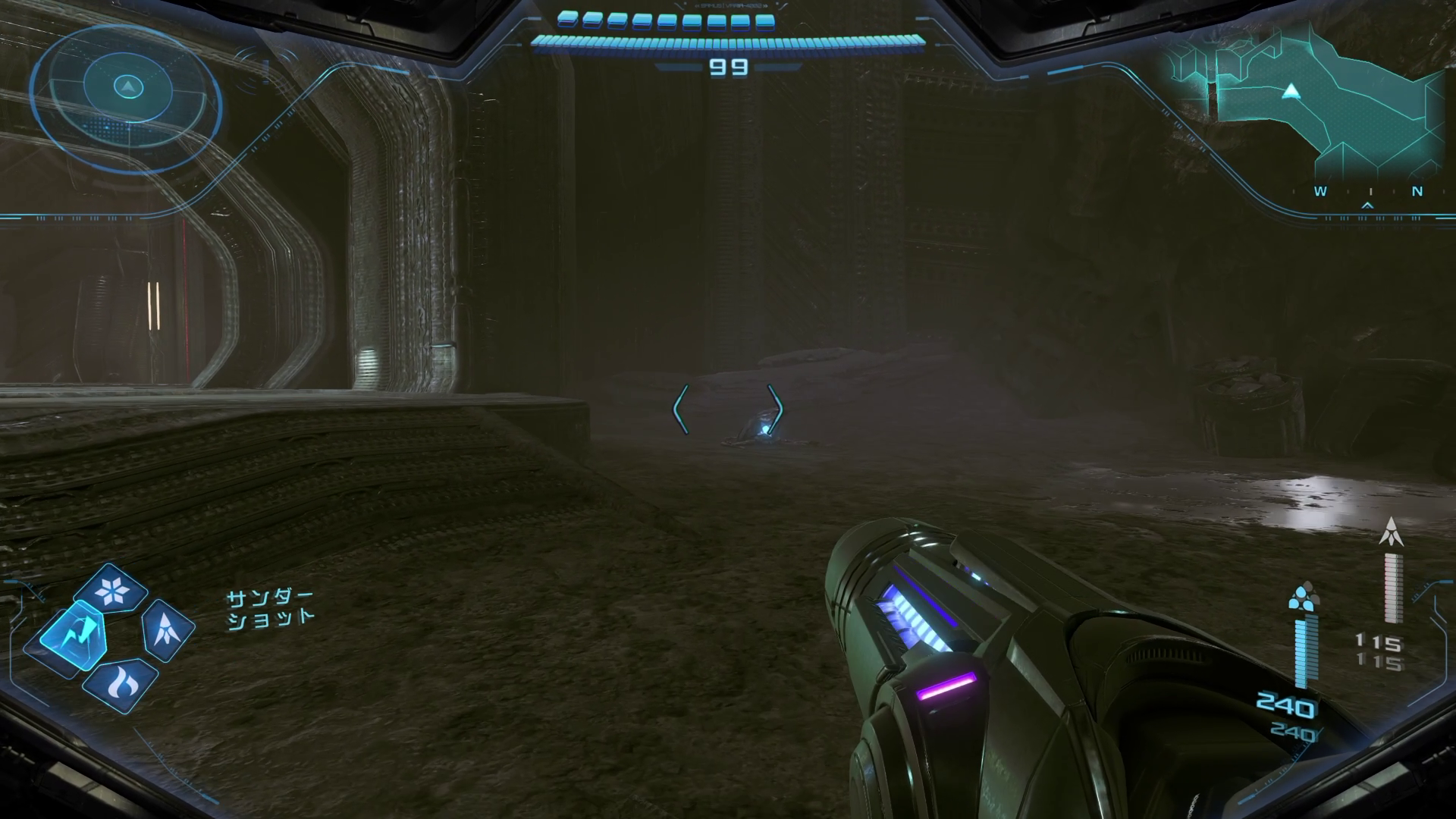Choose the highlighted thunder shot icon

74,635
